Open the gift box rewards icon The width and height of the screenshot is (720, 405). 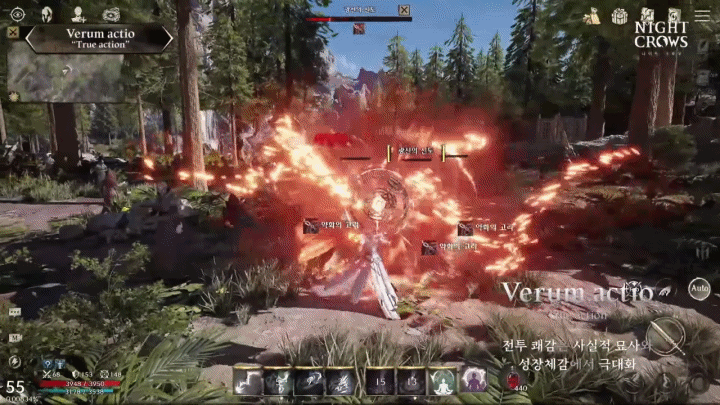tap(620, 15)
